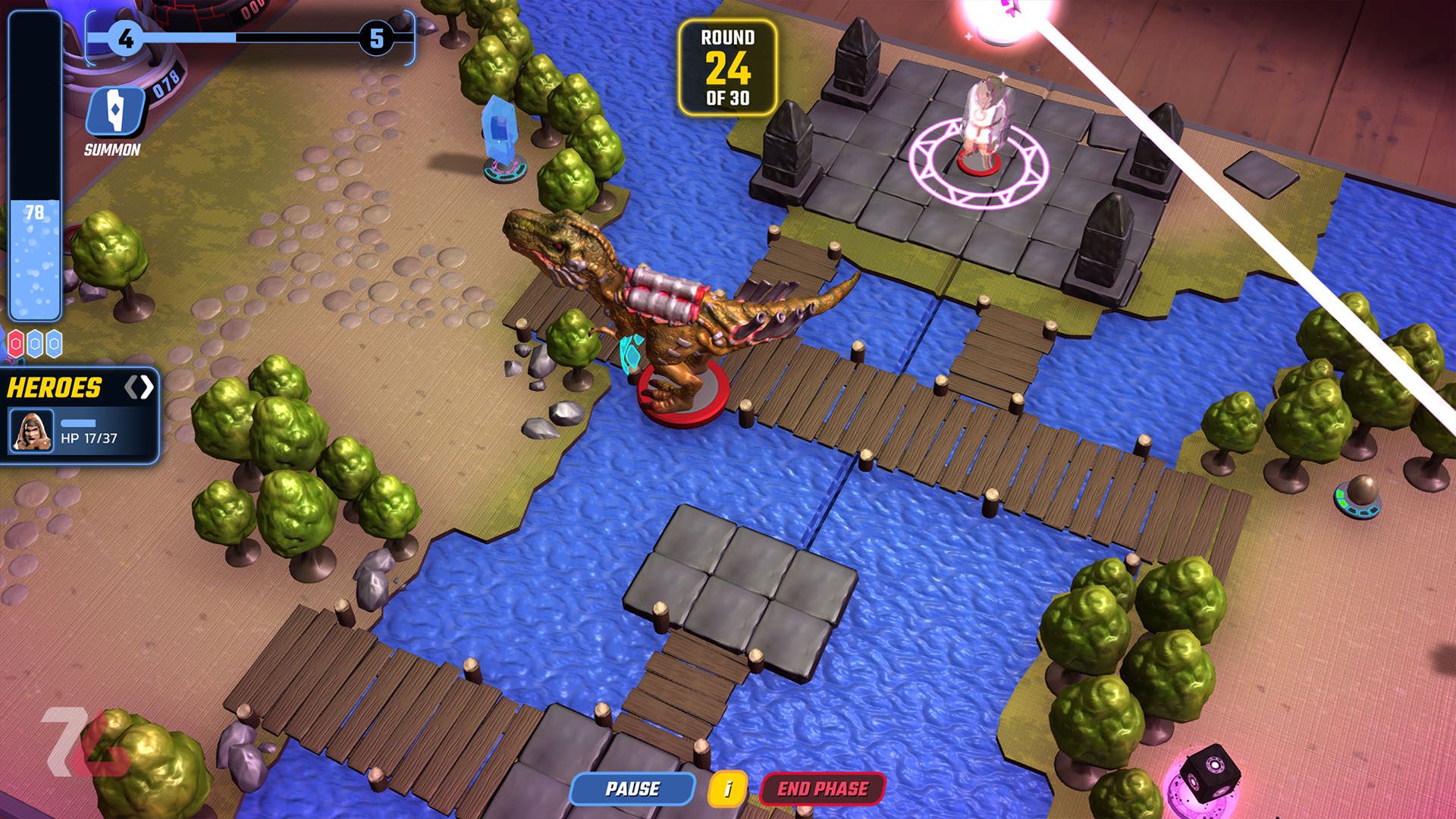End the current phase
This screenshot has width=1456, height=819.
coord(822,789)
